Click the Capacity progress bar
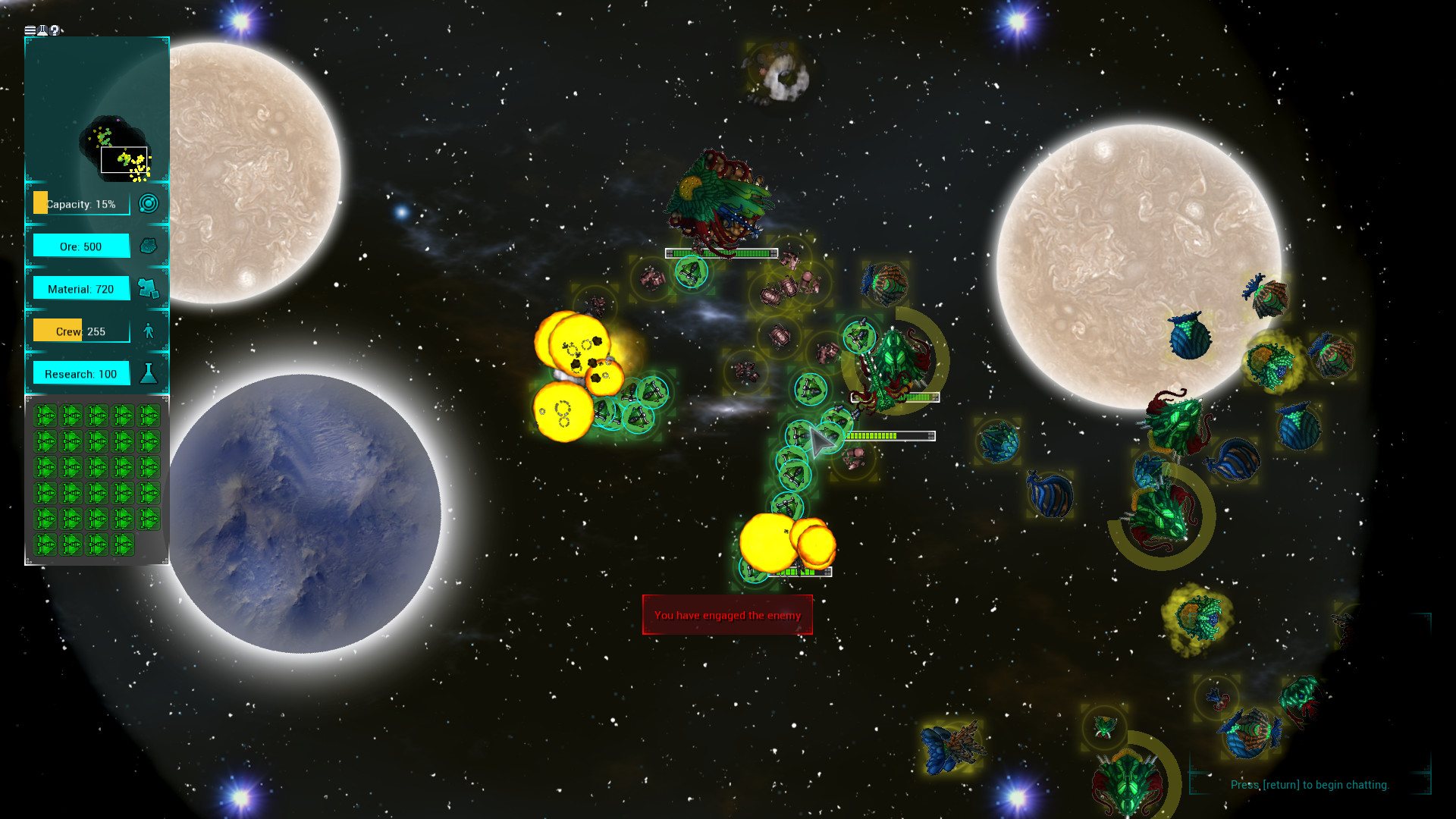Image resolution: width=1456 pixels, height=819 pixels. 80,203
